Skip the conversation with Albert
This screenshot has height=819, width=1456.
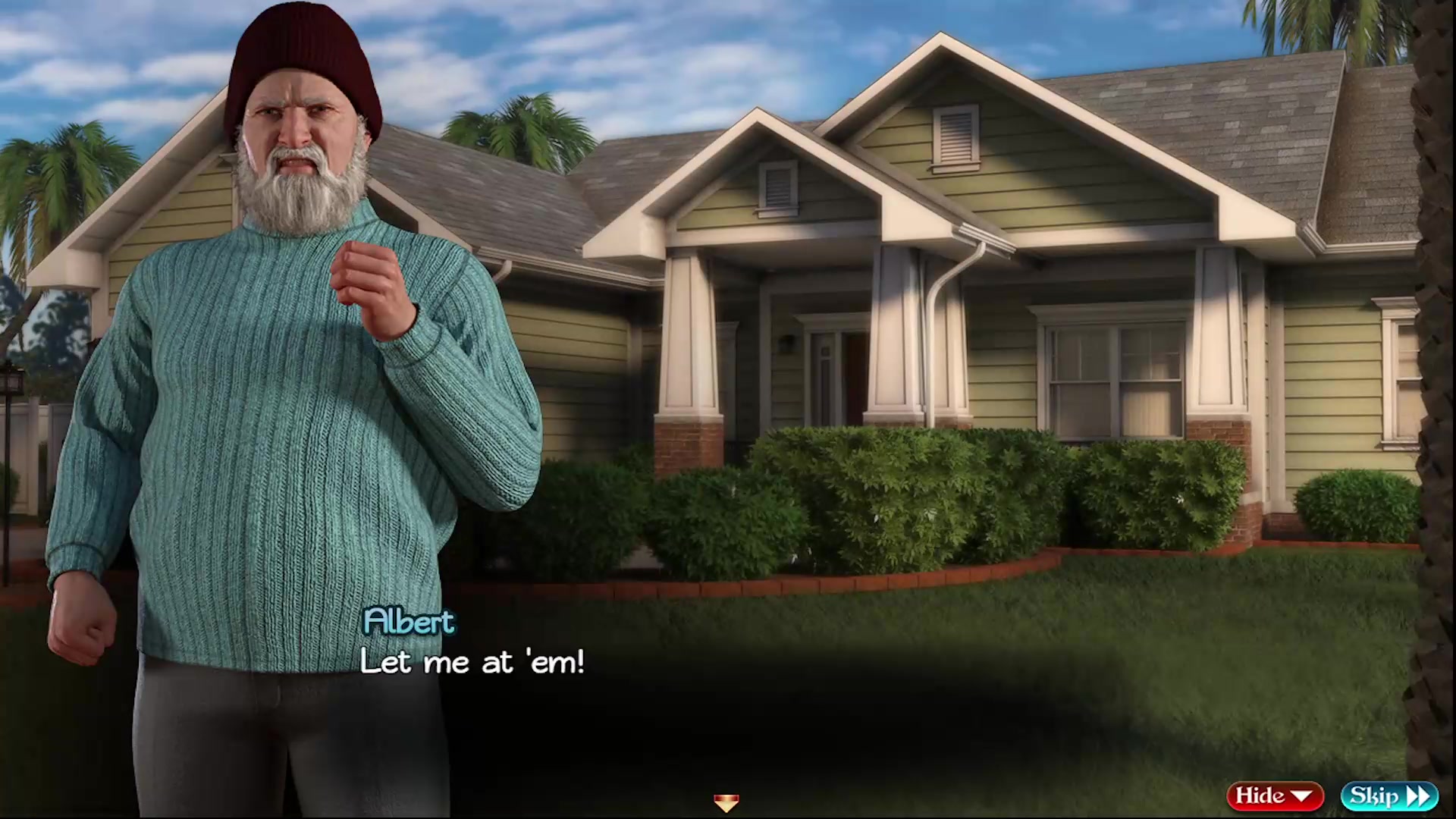click(1389, 795)
